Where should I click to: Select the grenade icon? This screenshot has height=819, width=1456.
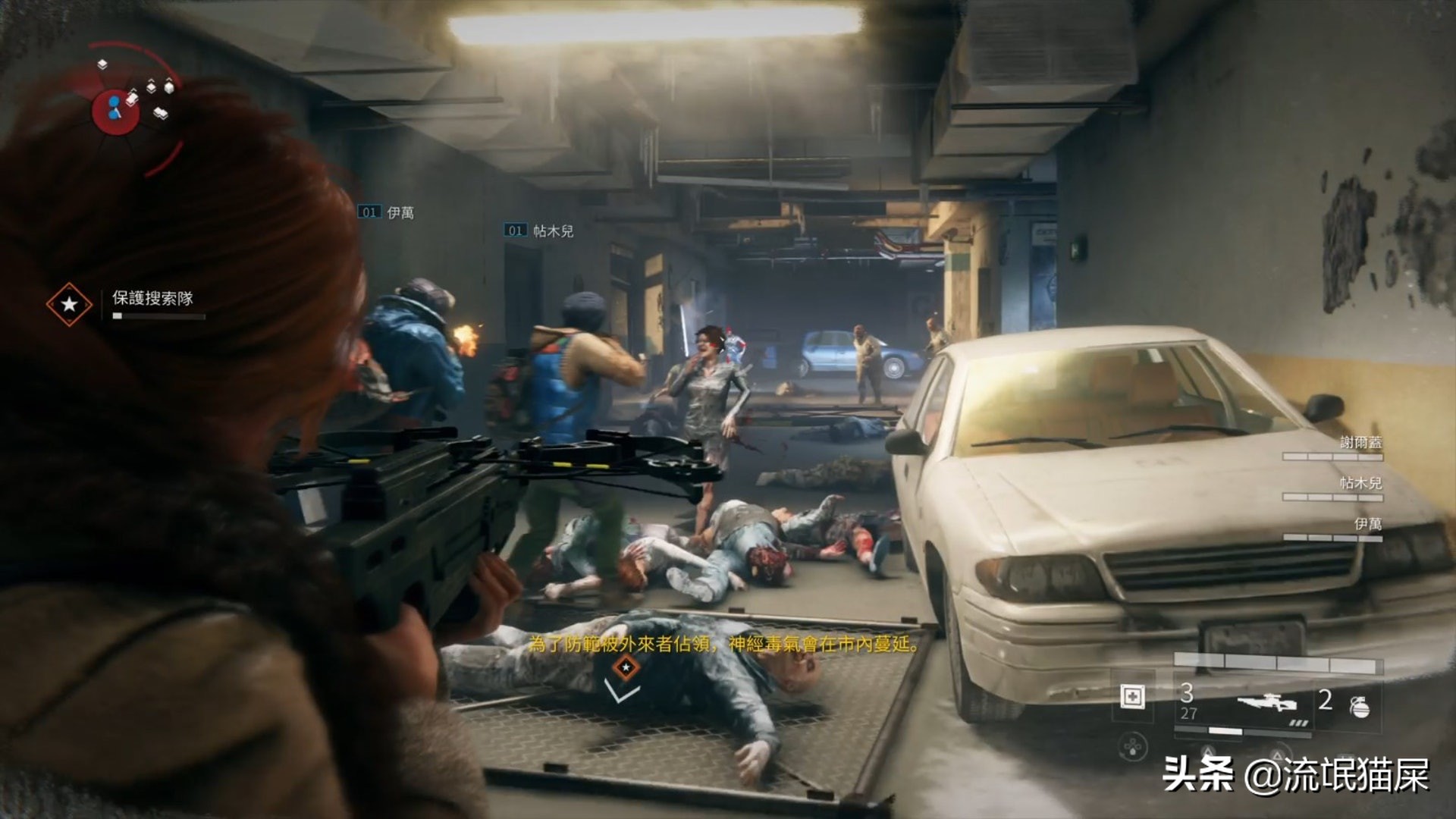tap(1360, 706)
